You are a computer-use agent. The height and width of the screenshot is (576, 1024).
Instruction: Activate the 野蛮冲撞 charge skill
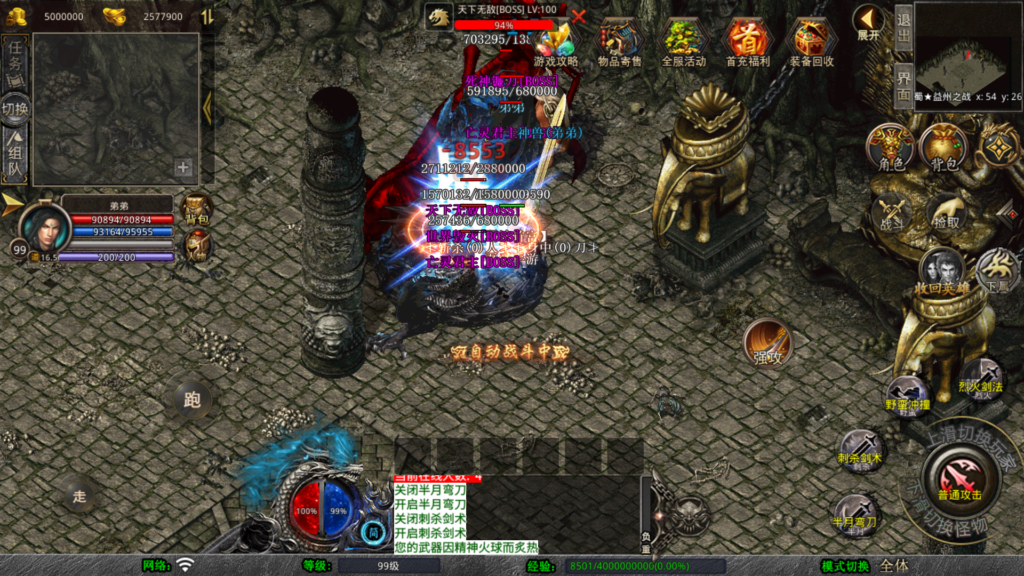(x=907, y=395)
